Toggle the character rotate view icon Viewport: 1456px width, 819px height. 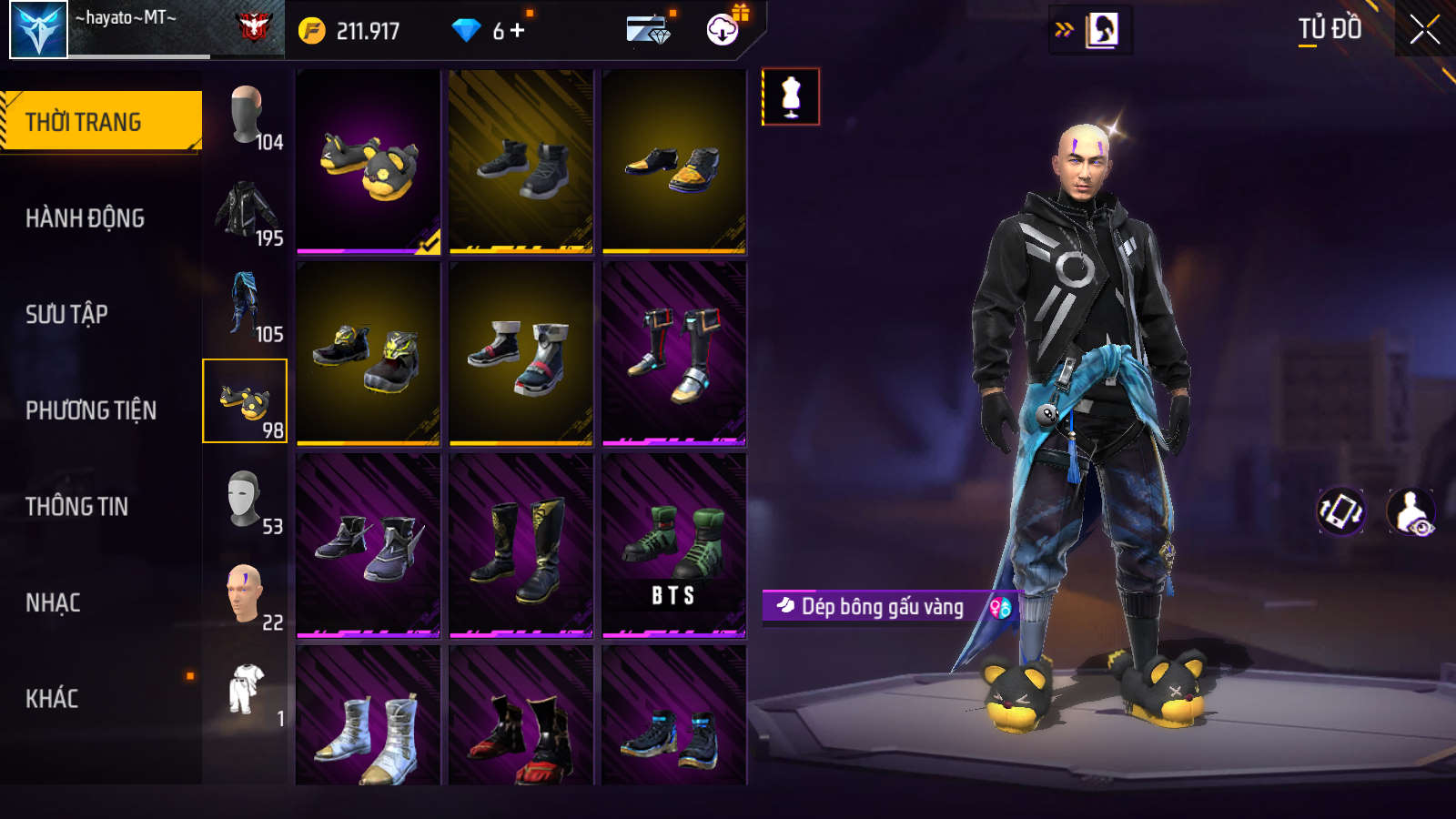(1341, 511)
